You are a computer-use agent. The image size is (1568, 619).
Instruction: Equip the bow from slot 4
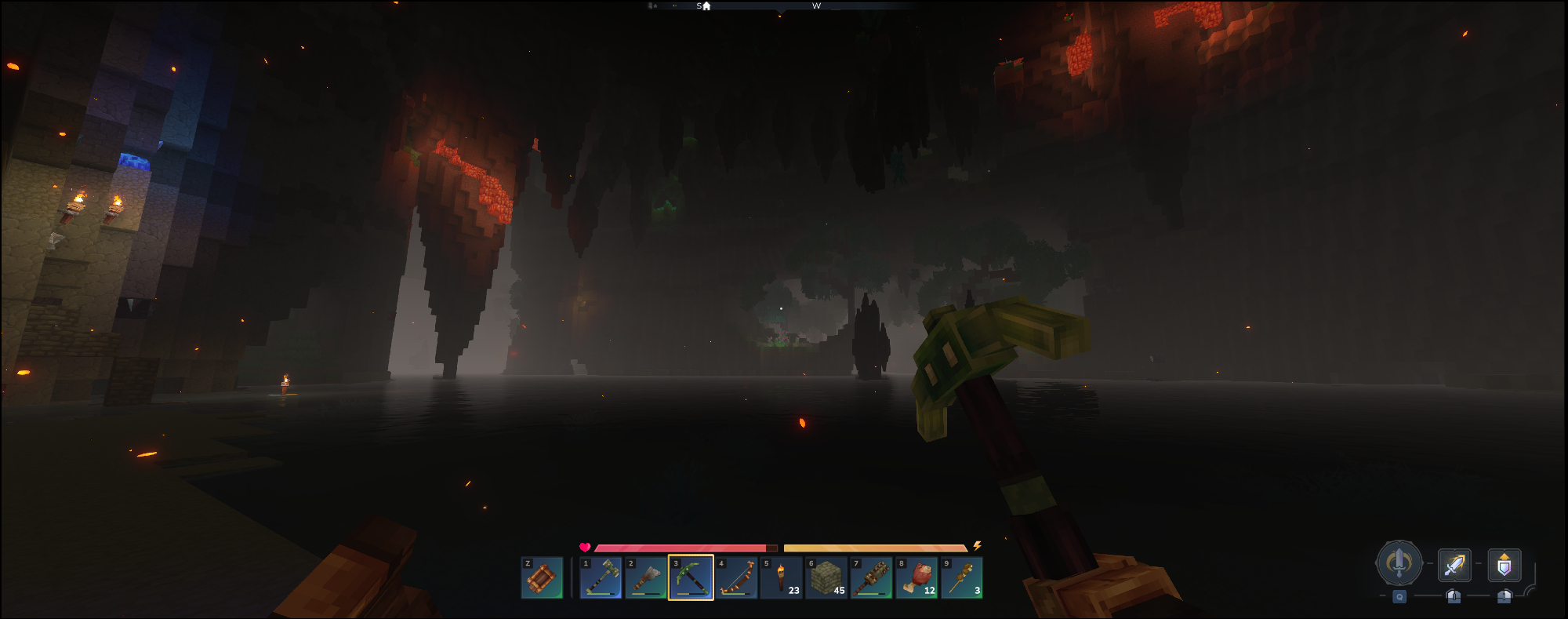pos(736,578)
